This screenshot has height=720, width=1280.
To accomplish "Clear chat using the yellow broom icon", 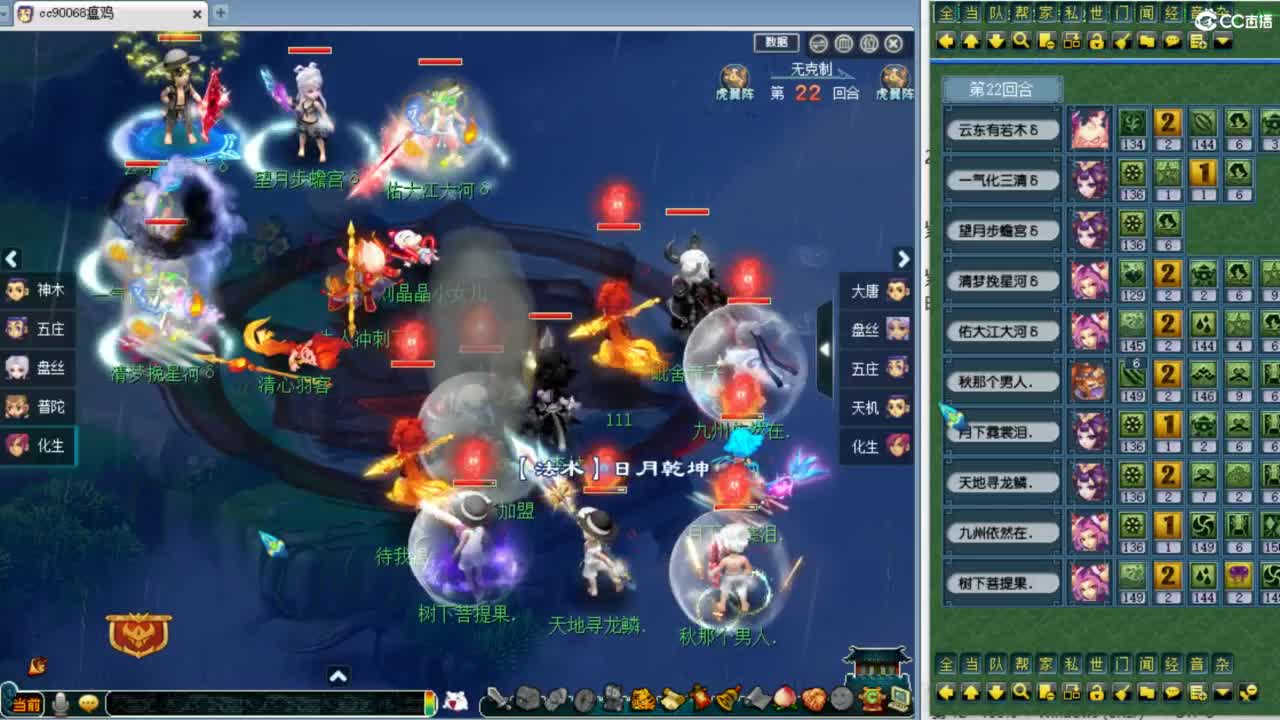I will pos(1123,42).
